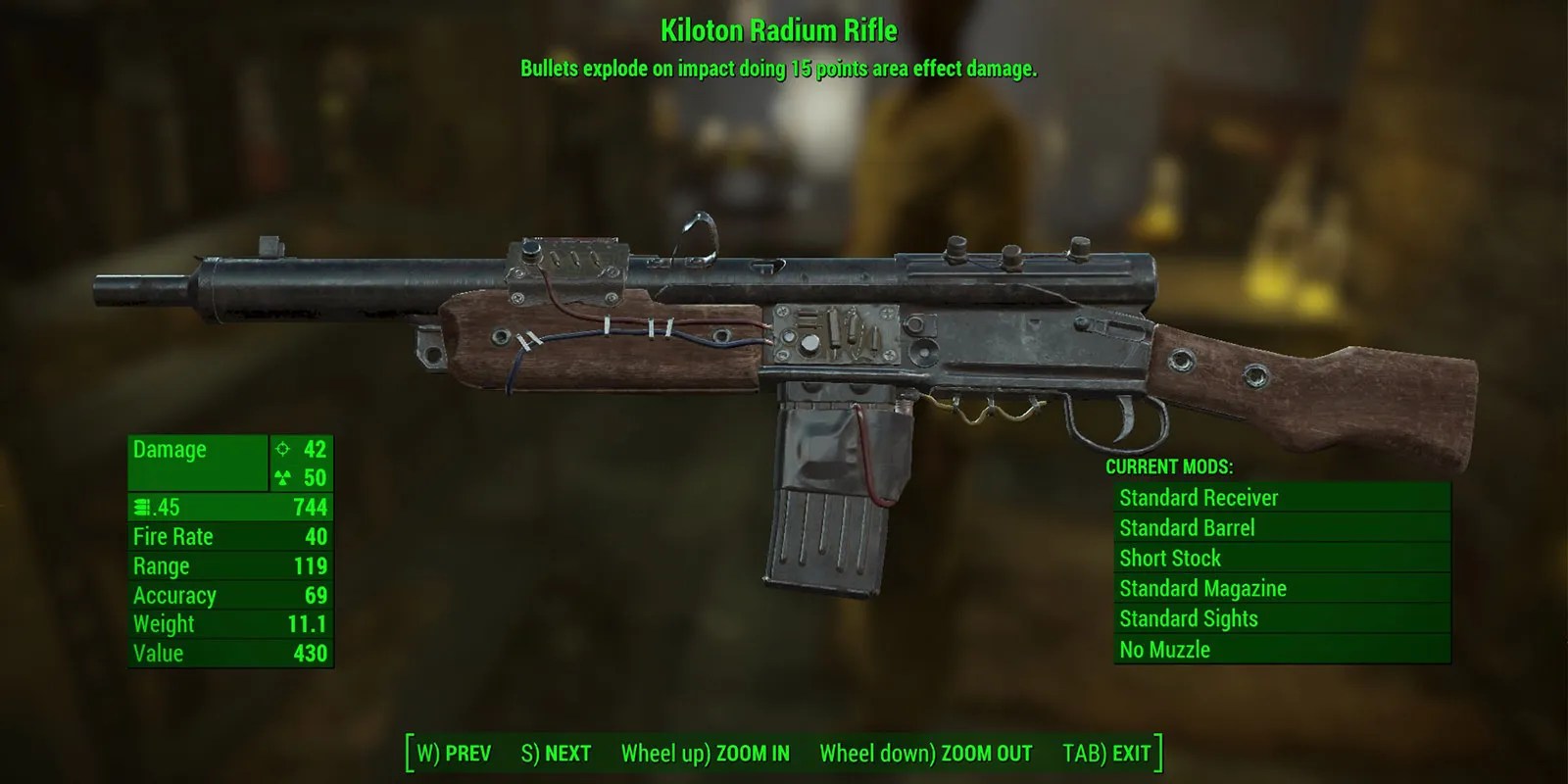Click the Kiloton Radium Rifle title
Image resolution: width=1568 pixels, height=784 pixels.
pos(781,30)
